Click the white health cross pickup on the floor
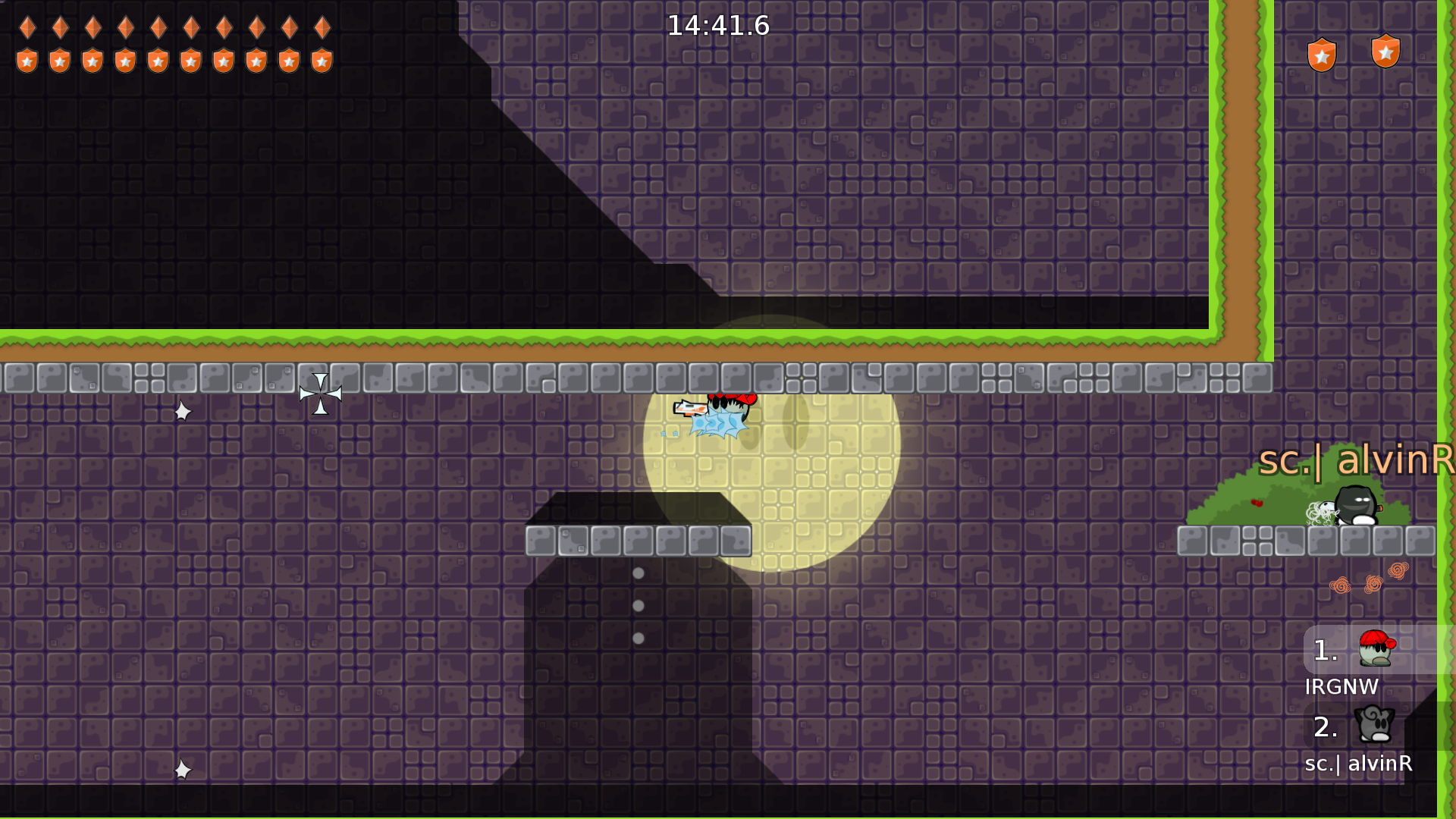 click(320, 393)
